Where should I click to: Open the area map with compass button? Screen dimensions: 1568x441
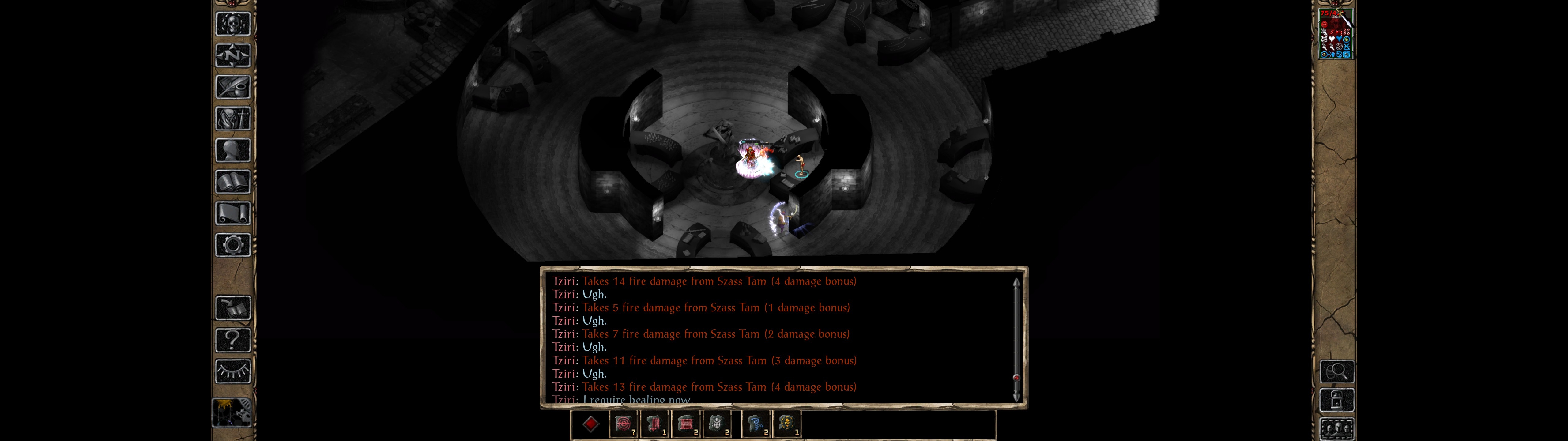(233, 55)
